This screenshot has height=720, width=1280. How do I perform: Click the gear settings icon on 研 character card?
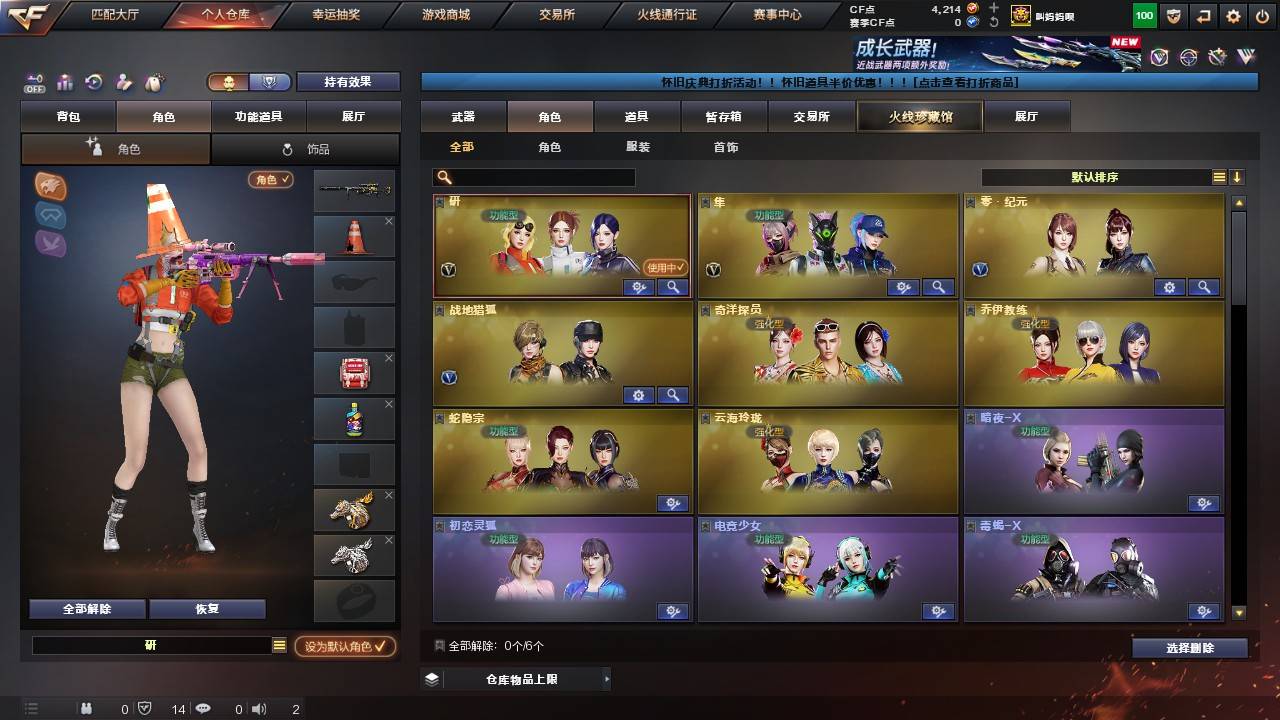638,287
